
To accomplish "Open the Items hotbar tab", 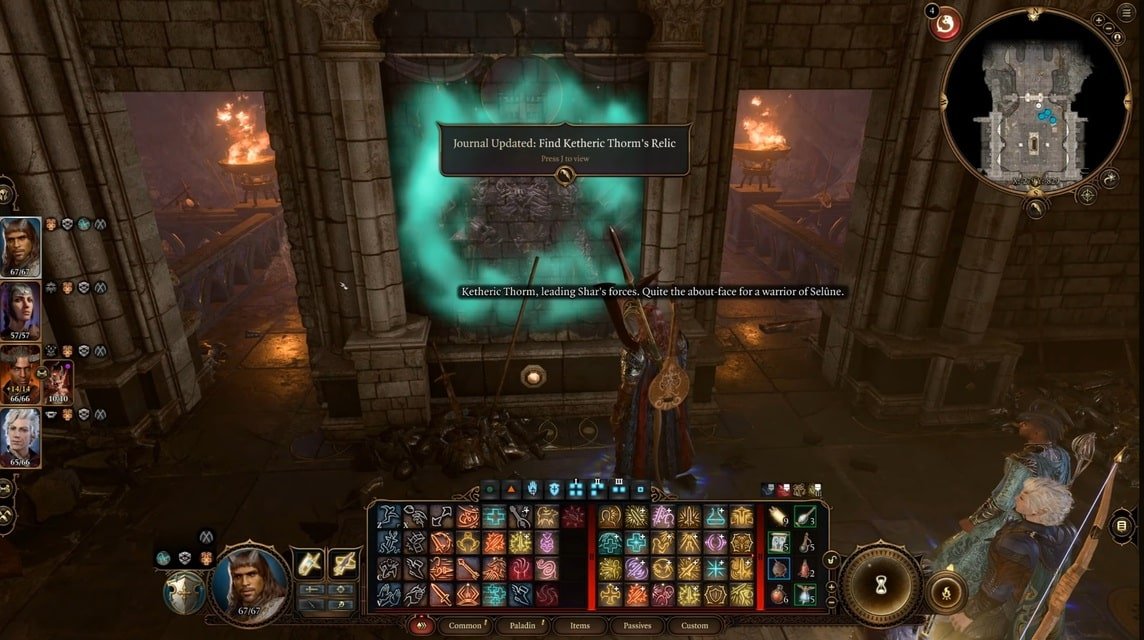I will [x=580, y=626].
